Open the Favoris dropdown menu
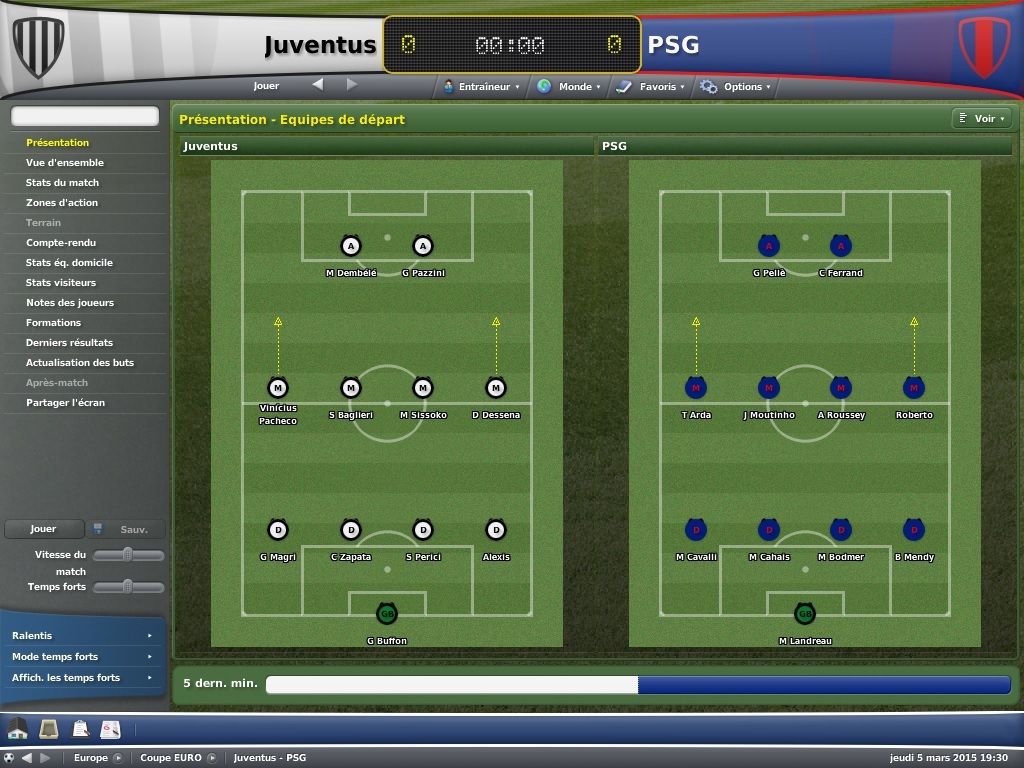 tap(651, 87)
